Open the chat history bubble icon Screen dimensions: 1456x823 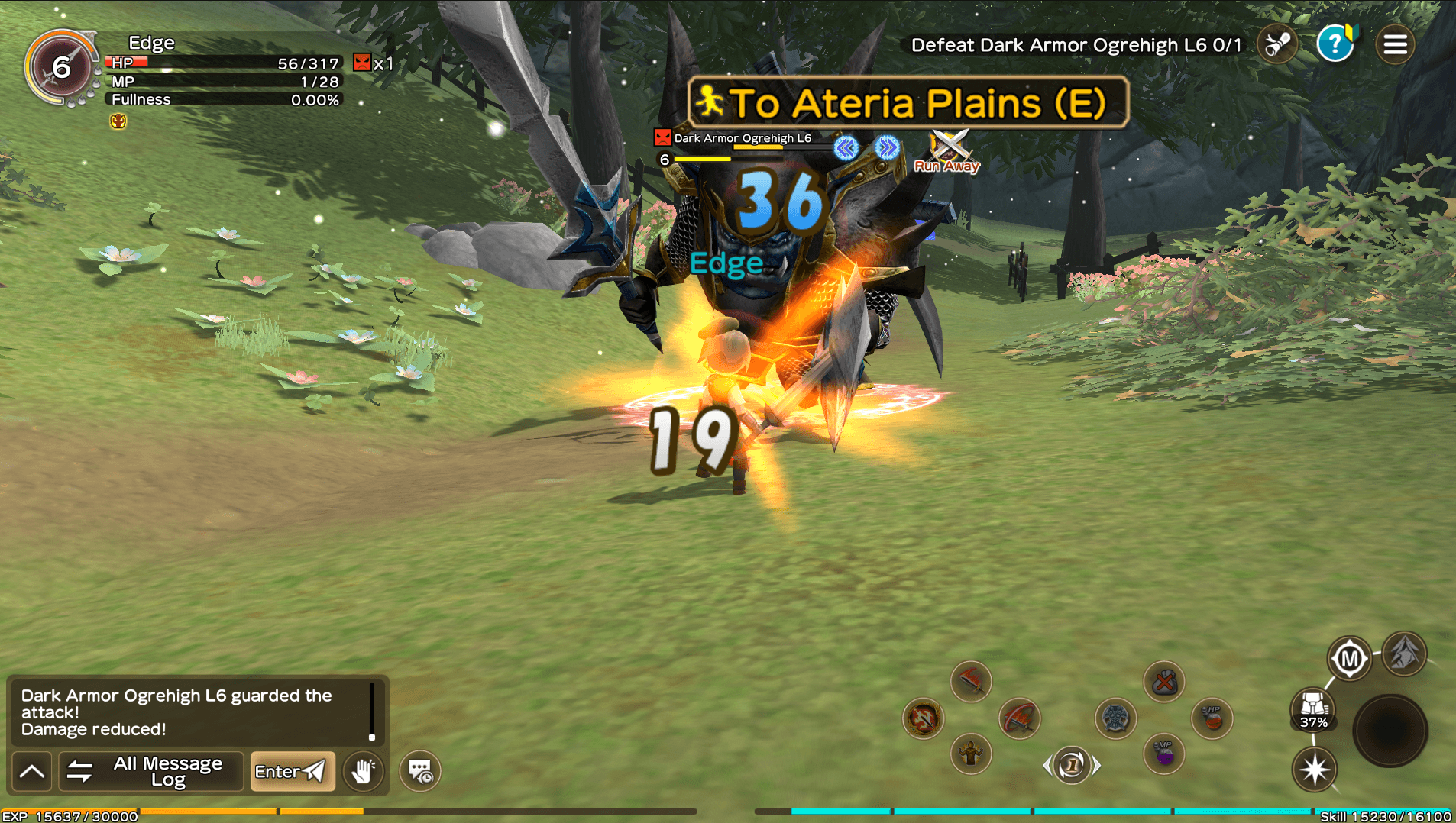click(x=420, y=771)
